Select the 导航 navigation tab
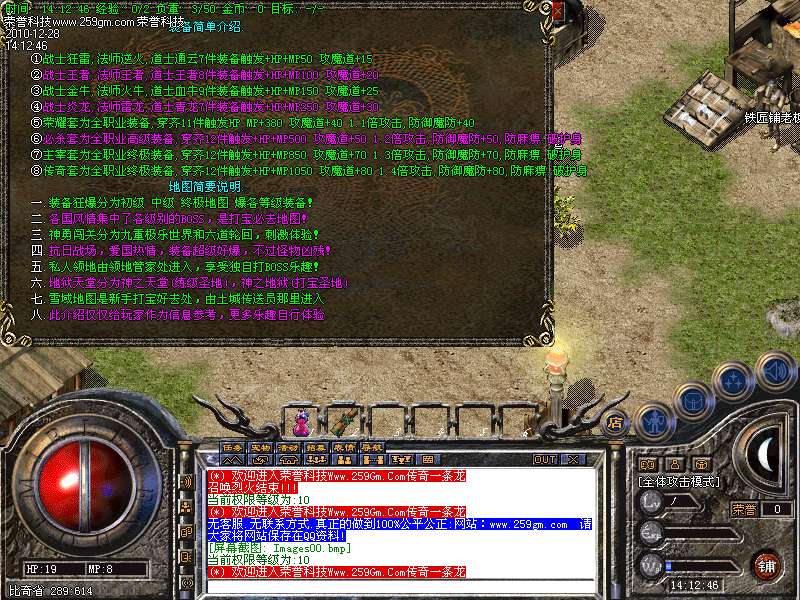This screenshot has width=800, height=600. pyautogui.click(x=372, y=446)
